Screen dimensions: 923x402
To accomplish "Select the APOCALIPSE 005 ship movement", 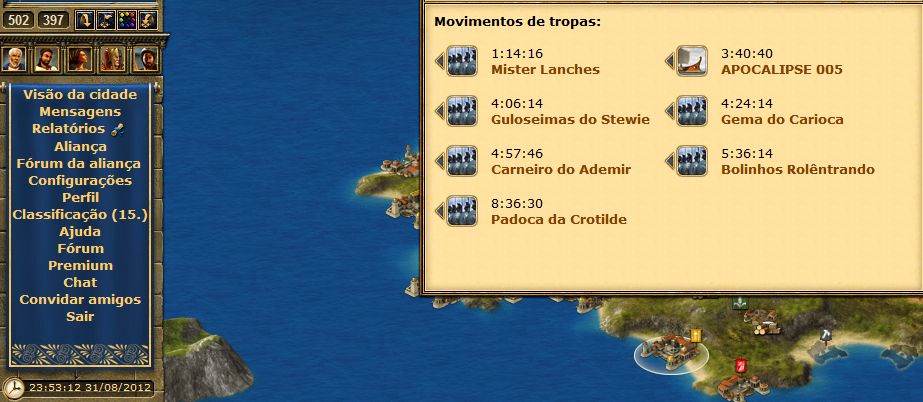I will pyautogui.click(x=781, y=70).
